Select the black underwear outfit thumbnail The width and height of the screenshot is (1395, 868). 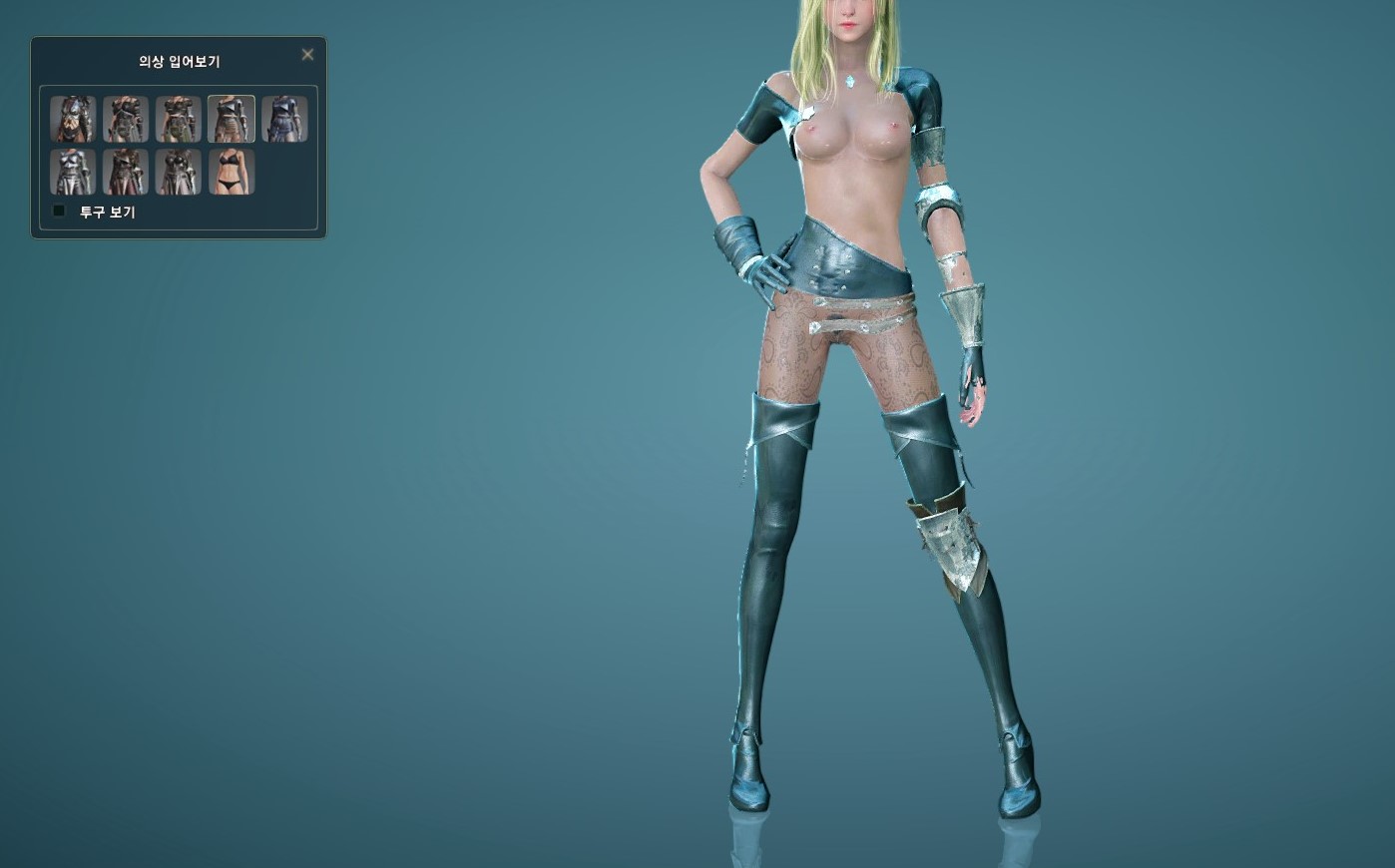[232, 171]
